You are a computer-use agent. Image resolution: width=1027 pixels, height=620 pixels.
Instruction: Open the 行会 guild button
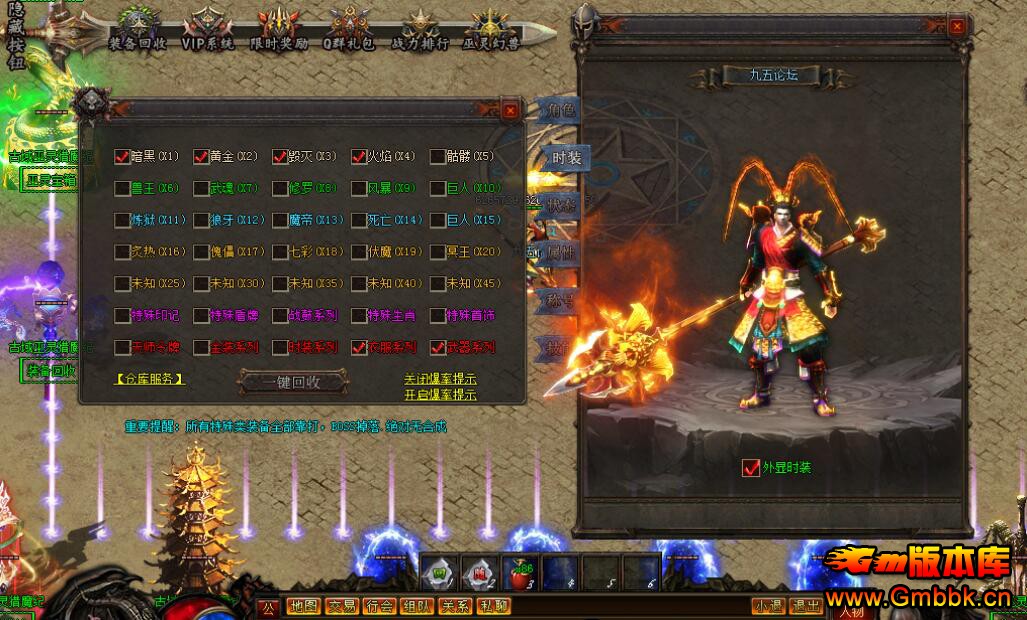click(x=379, y=606)
